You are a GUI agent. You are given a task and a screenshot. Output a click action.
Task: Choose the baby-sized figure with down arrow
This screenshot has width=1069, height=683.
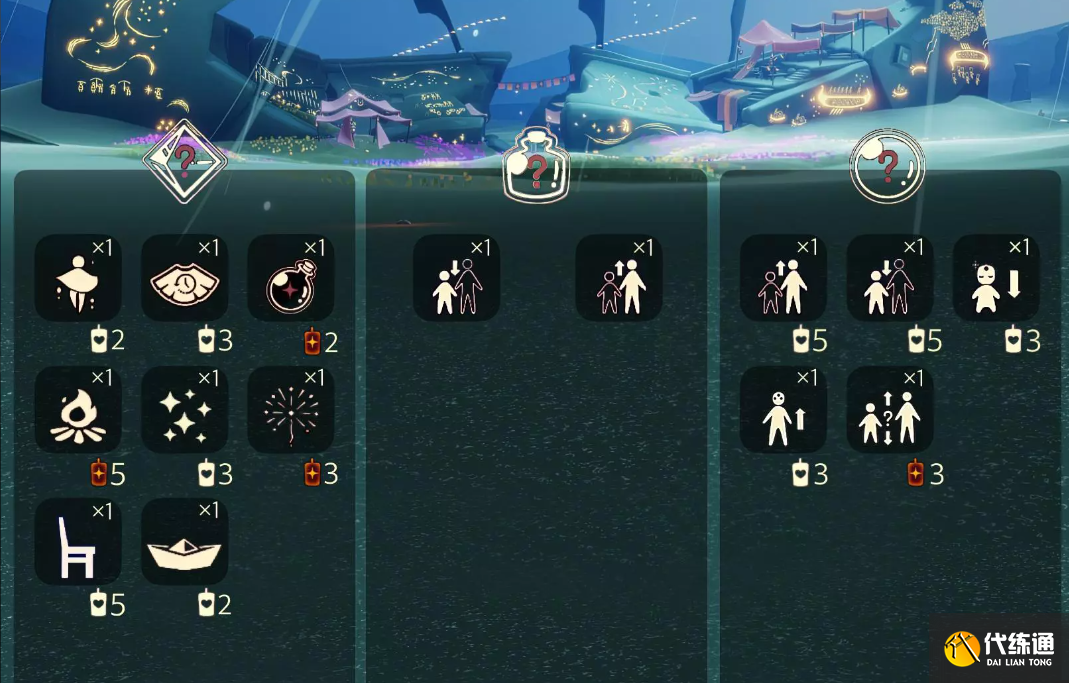996,278
